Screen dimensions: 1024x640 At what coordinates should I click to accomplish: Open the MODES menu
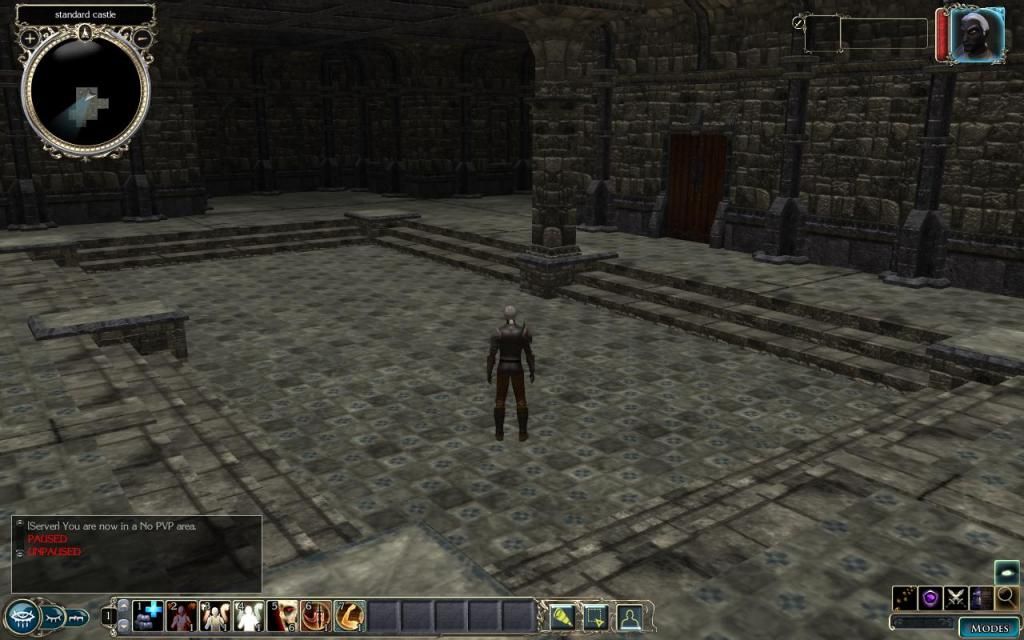(x=990, y=627)
